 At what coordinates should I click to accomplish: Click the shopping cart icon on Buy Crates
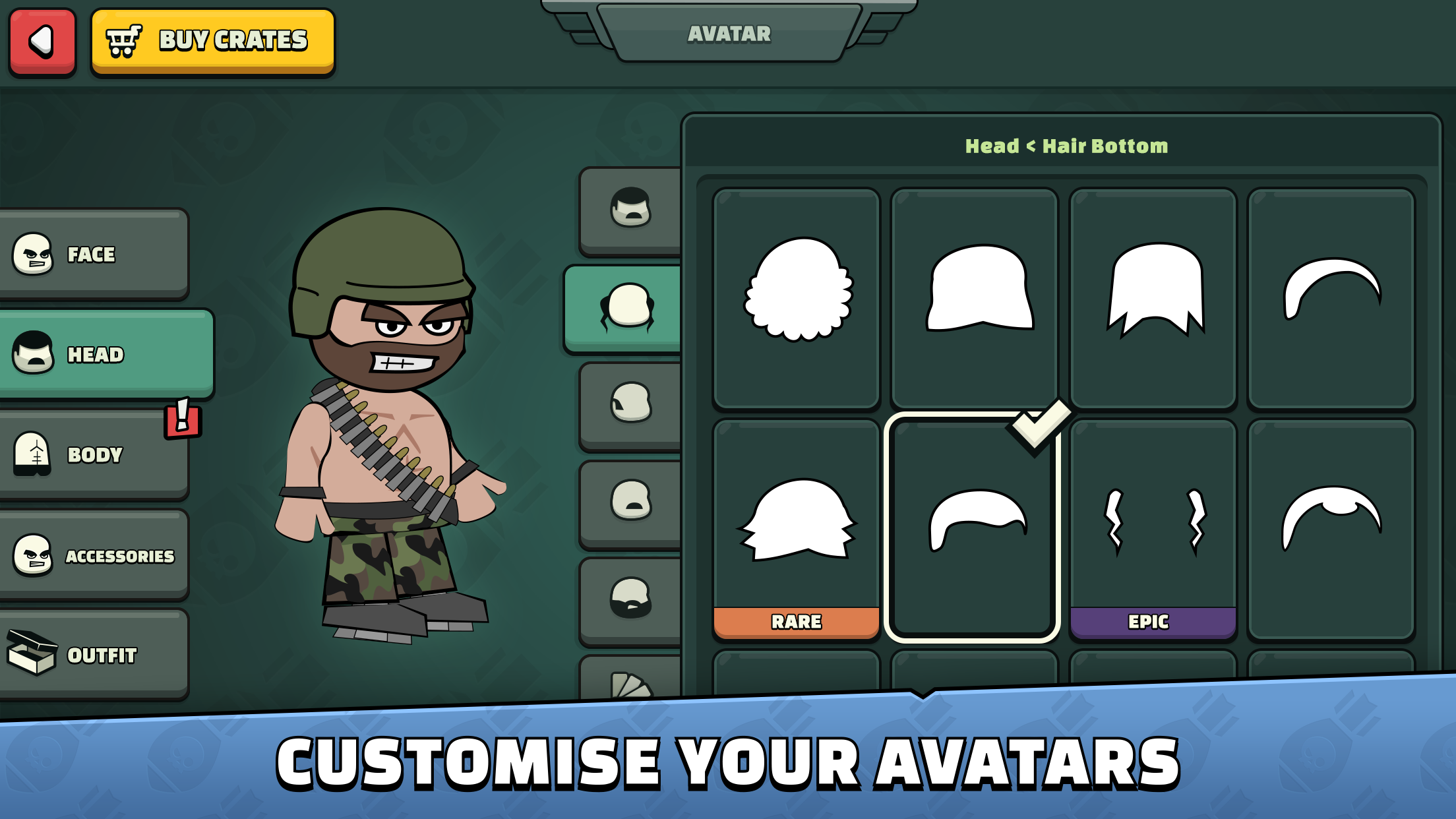(x=123, y=40)
